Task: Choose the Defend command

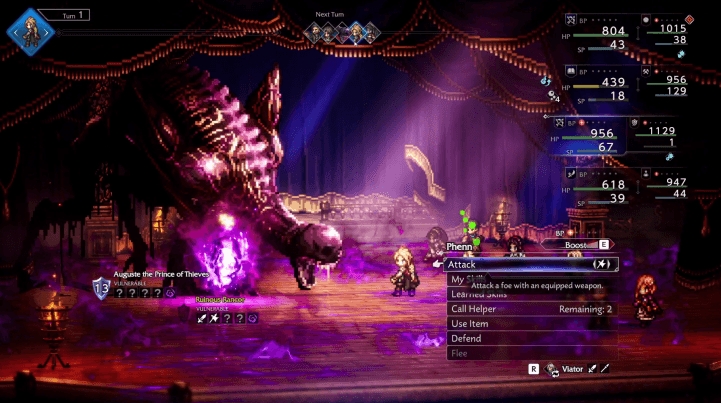Action: click(x=530, y=339)
